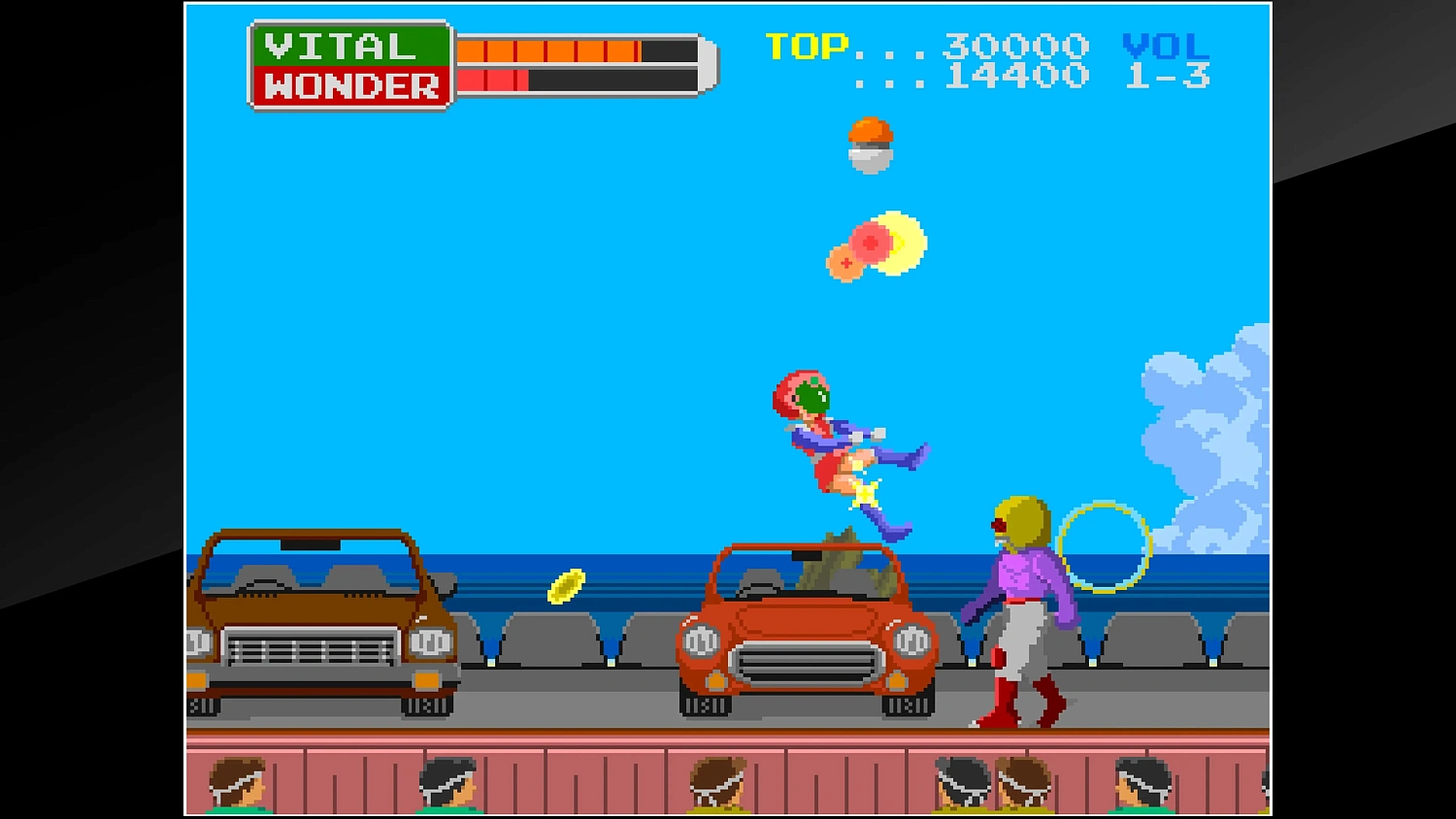Click the left car's amber turn signal
The width and height of the screenshot is (1456, 819).
pyautogui.click(x=427, y=679)
